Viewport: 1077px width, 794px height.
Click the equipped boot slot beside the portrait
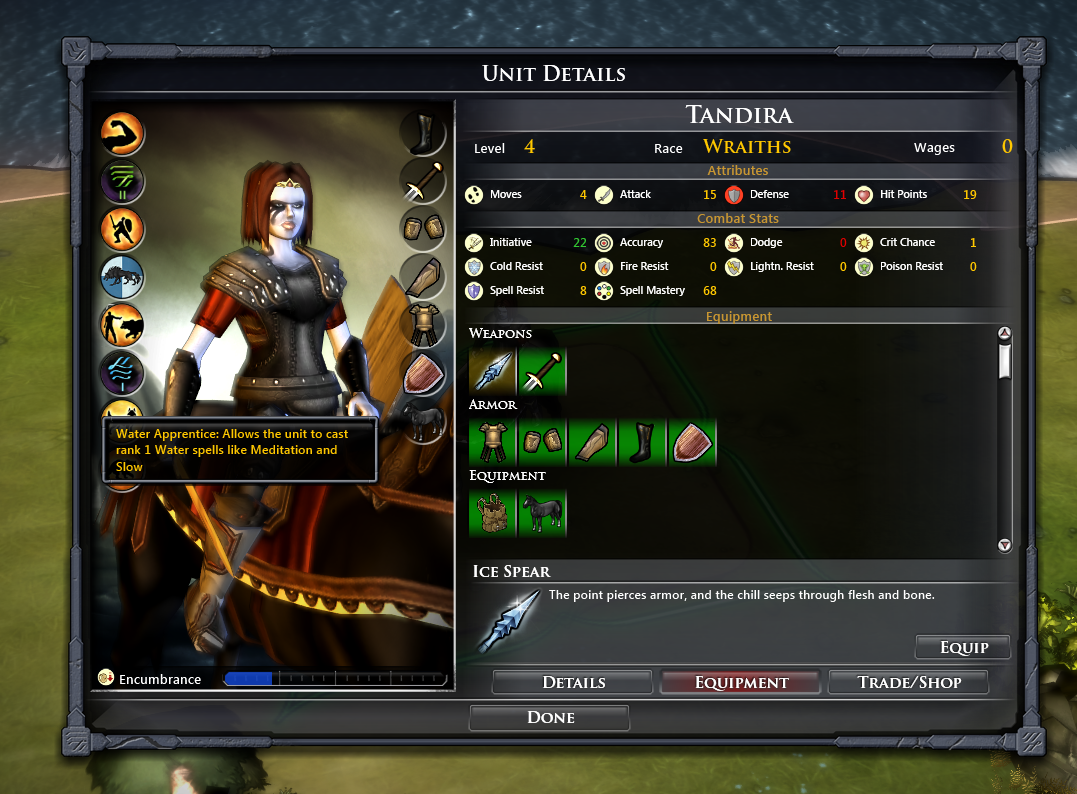pyautogui.click(x=422, y=132)
